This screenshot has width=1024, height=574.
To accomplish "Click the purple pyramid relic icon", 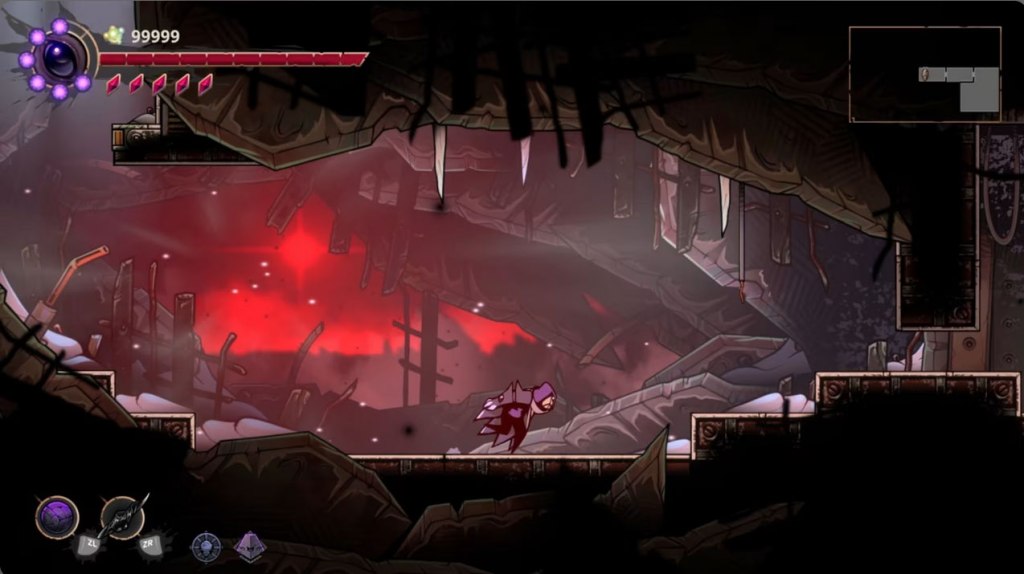I will (249, 546).
